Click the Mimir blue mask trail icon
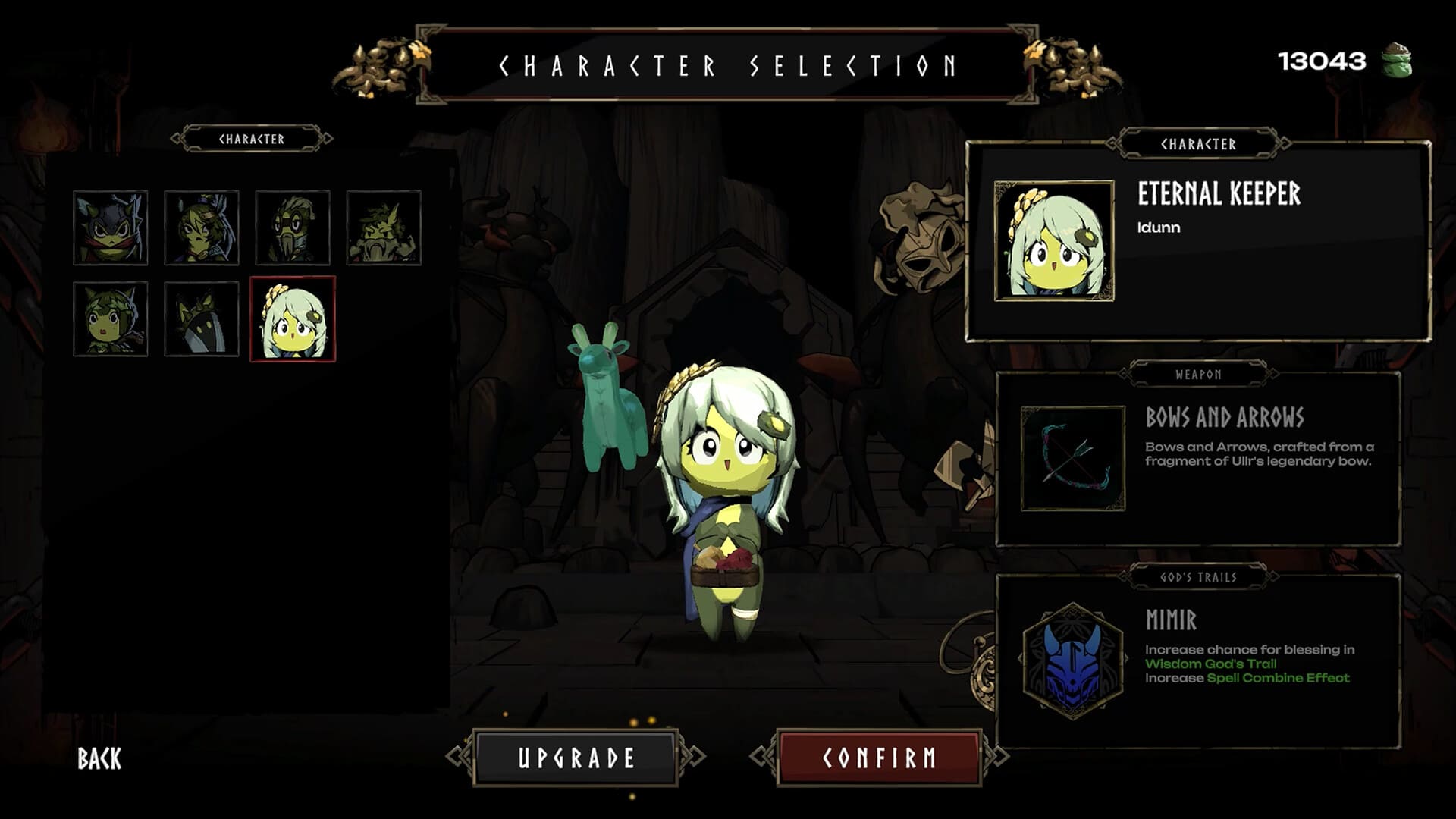 (x=1072, y=661)
